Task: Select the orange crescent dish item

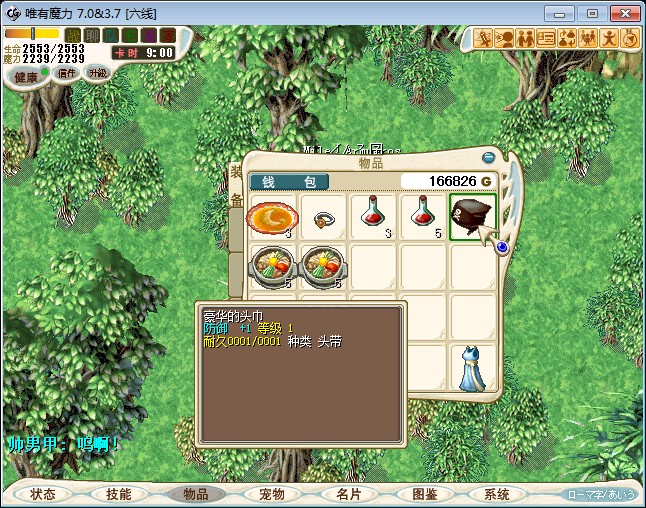Action: click(x=272, y=217)
